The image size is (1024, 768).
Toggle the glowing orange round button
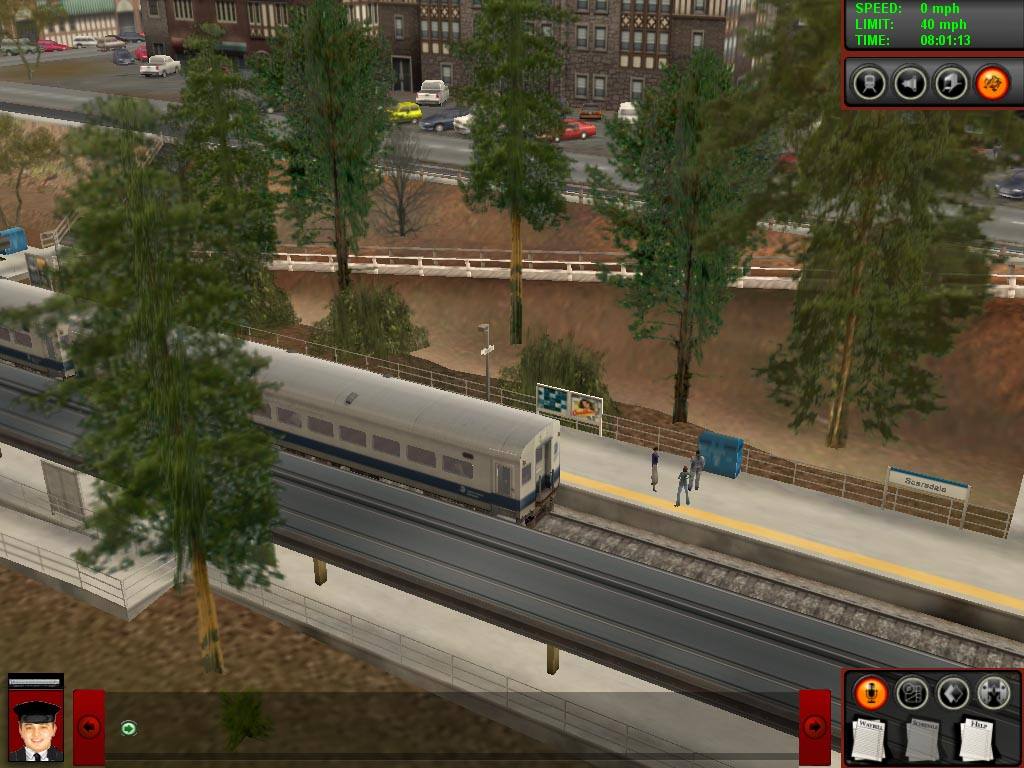click(x=992, y=83)
